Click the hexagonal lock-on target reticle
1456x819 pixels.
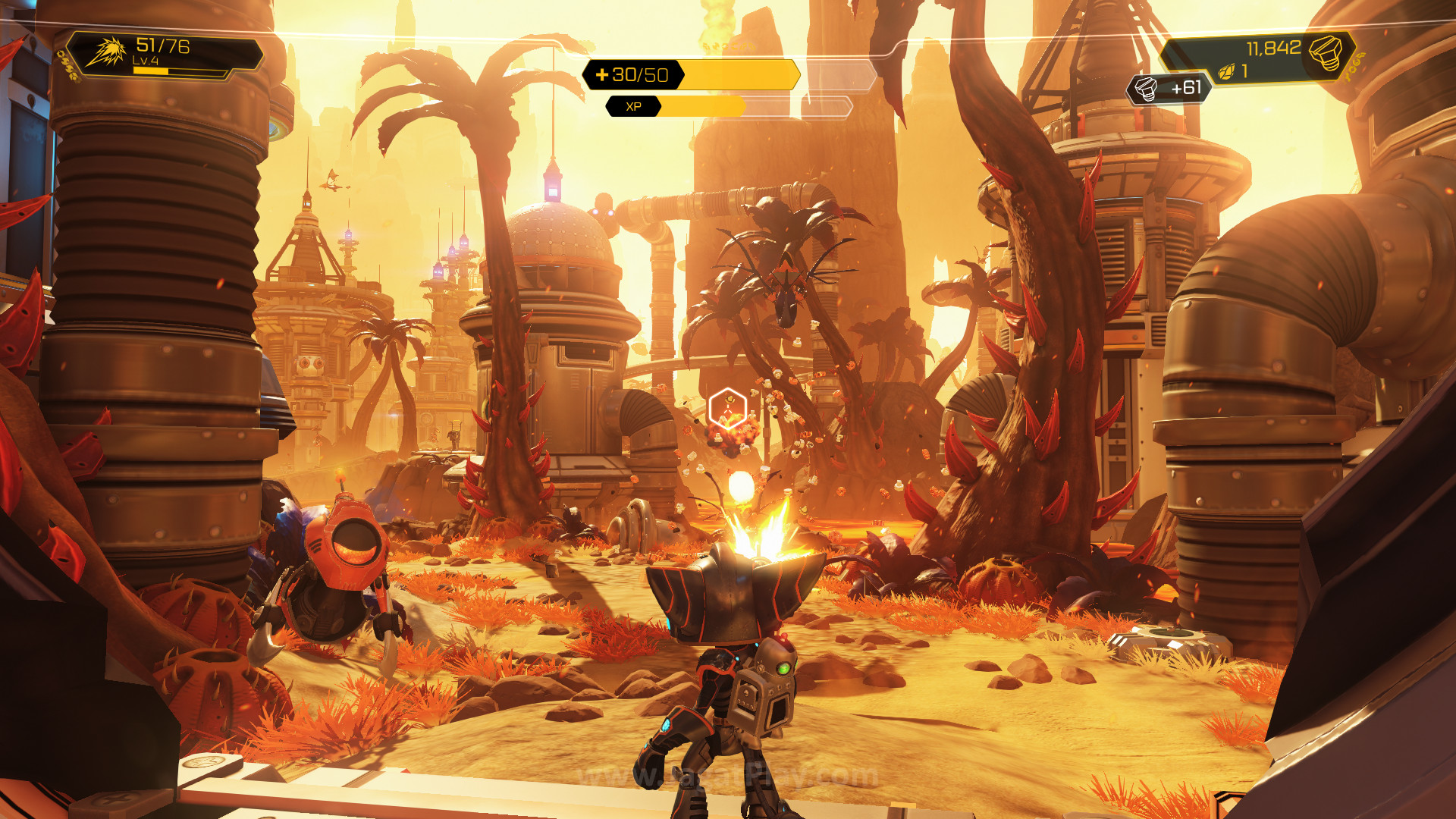tap(727, 409)
